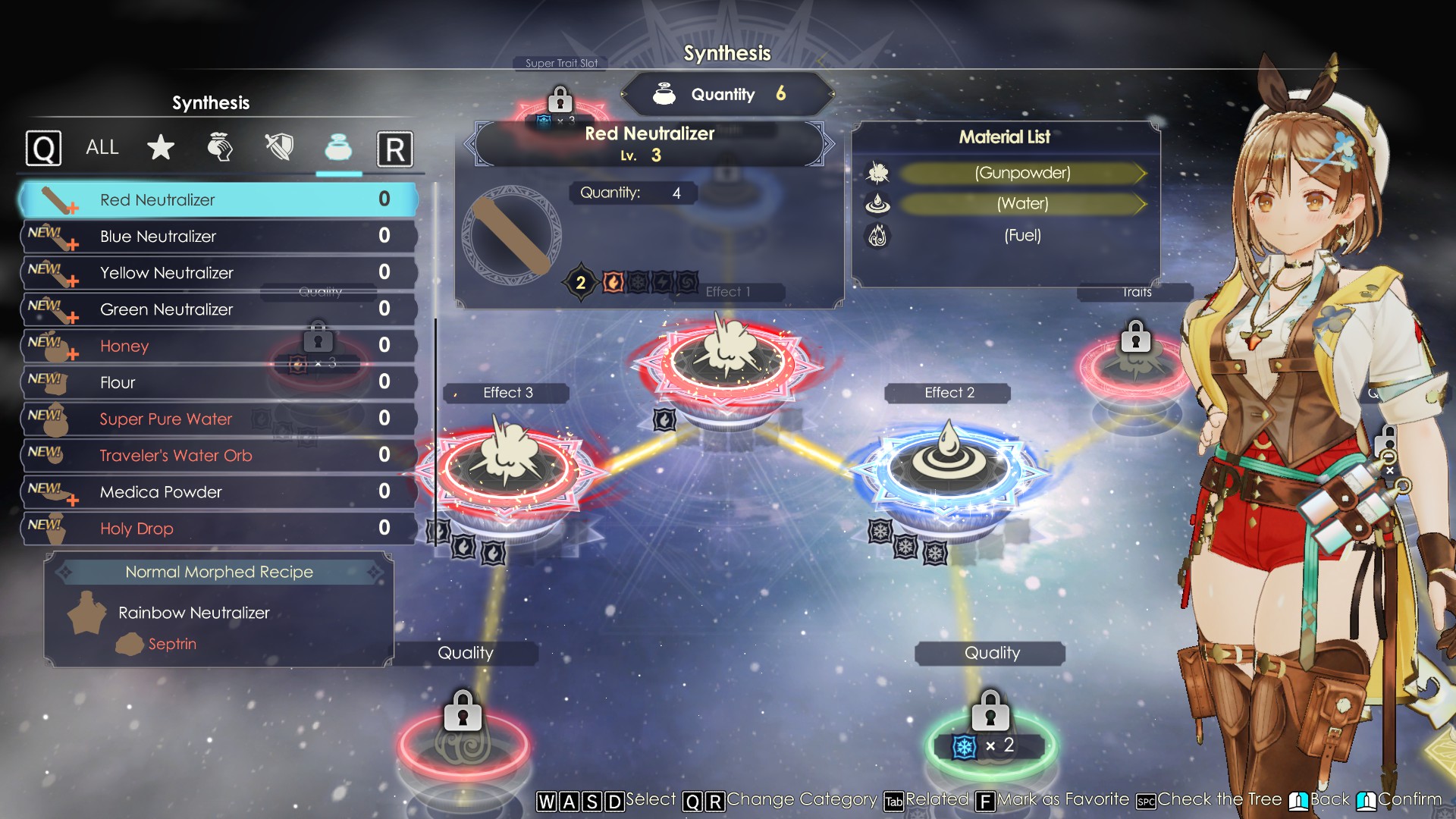Select Super Pure Water recipe

[x=218, y=419]
